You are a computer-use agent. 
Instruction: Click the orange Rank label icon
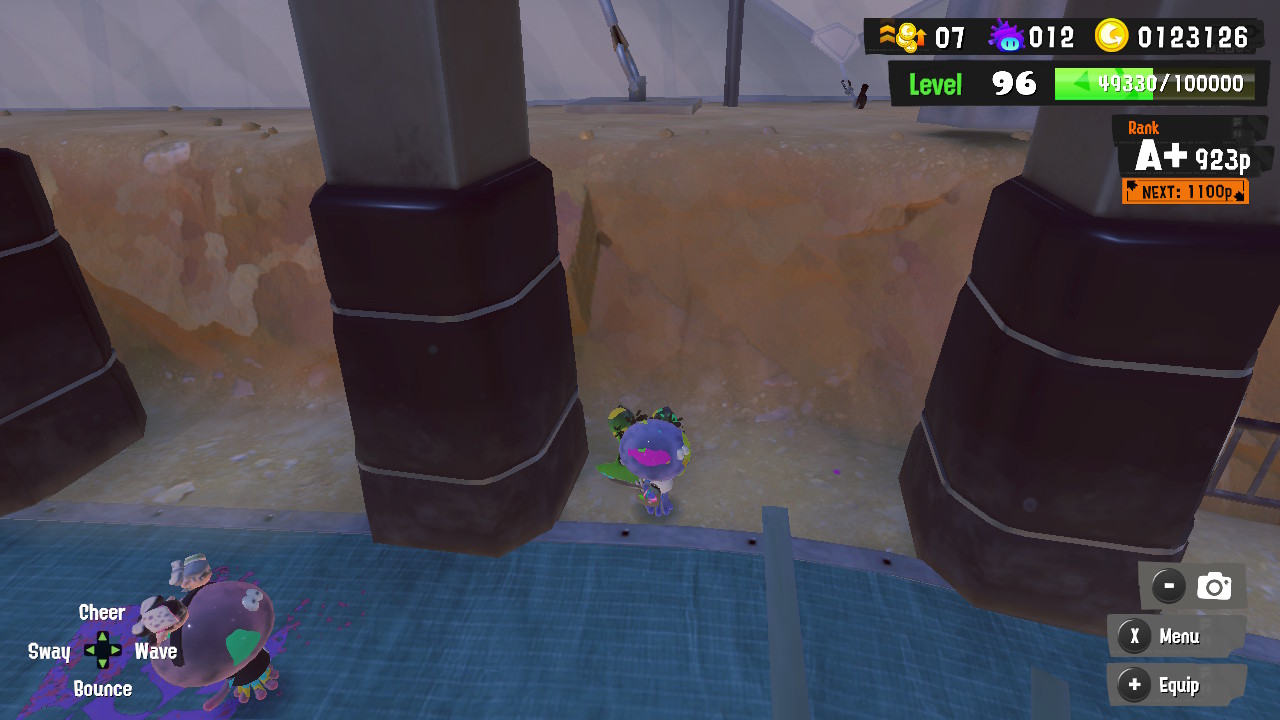pyautogui.click(x=1143, y=128)
